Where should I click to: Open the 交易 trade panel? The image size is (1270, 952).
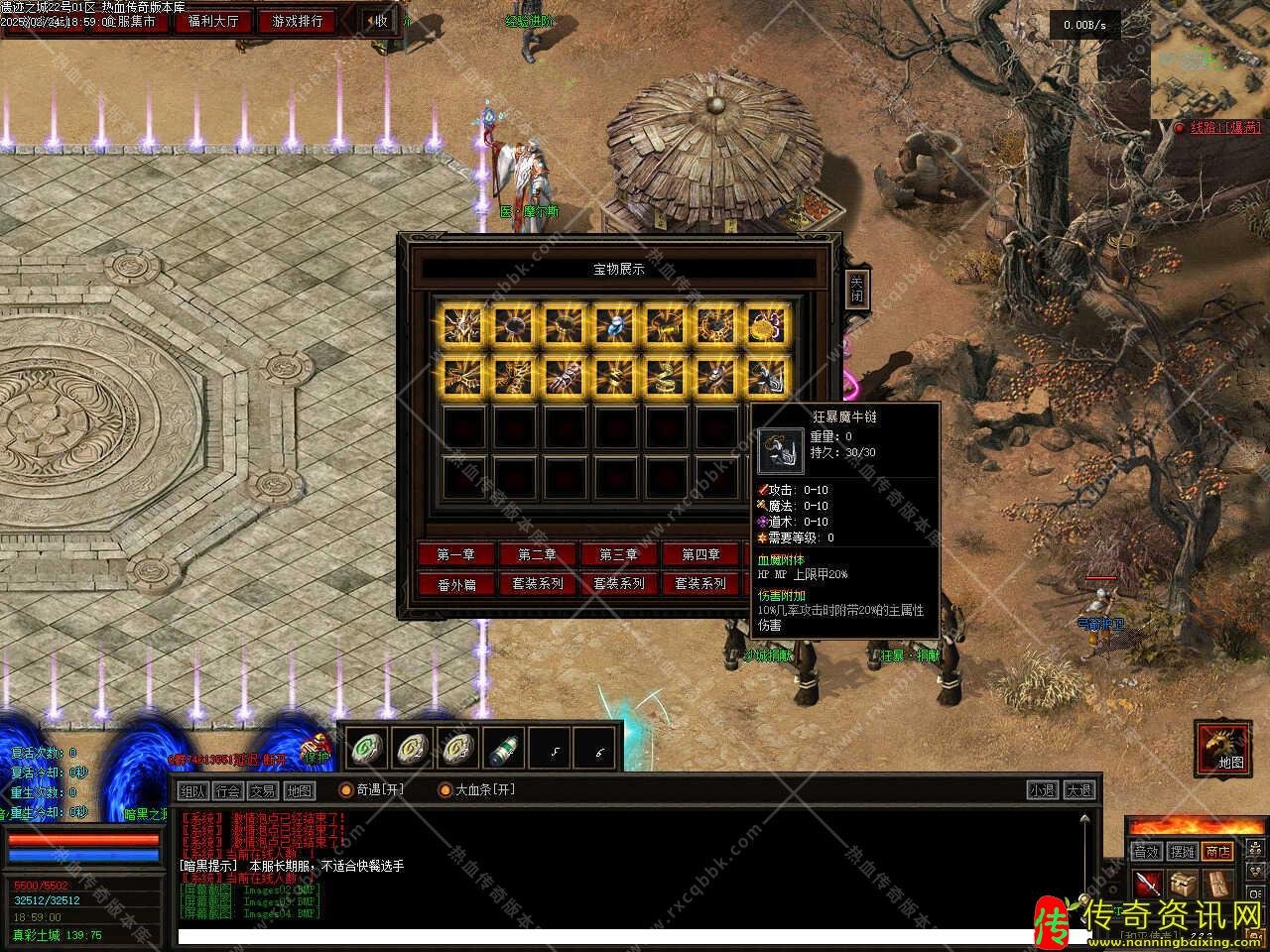pyautogui.click(x=263, y=790)
